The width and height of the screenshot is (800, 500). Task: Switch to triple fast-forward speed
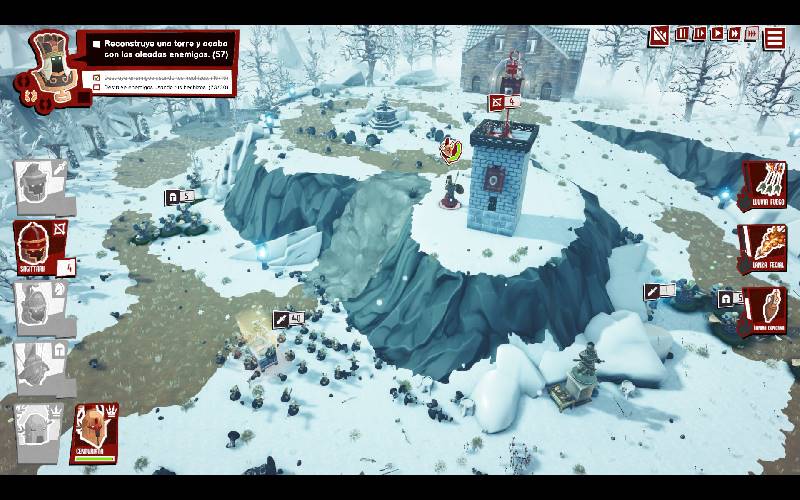pyautogui.click(x=752, y=34)
